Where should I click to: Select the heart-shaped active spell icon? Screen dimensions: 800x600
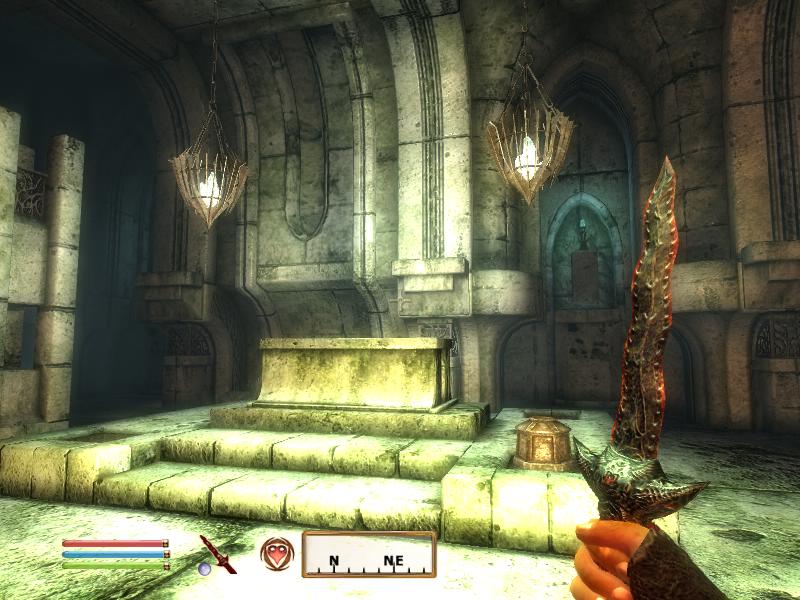click(277, 553)
